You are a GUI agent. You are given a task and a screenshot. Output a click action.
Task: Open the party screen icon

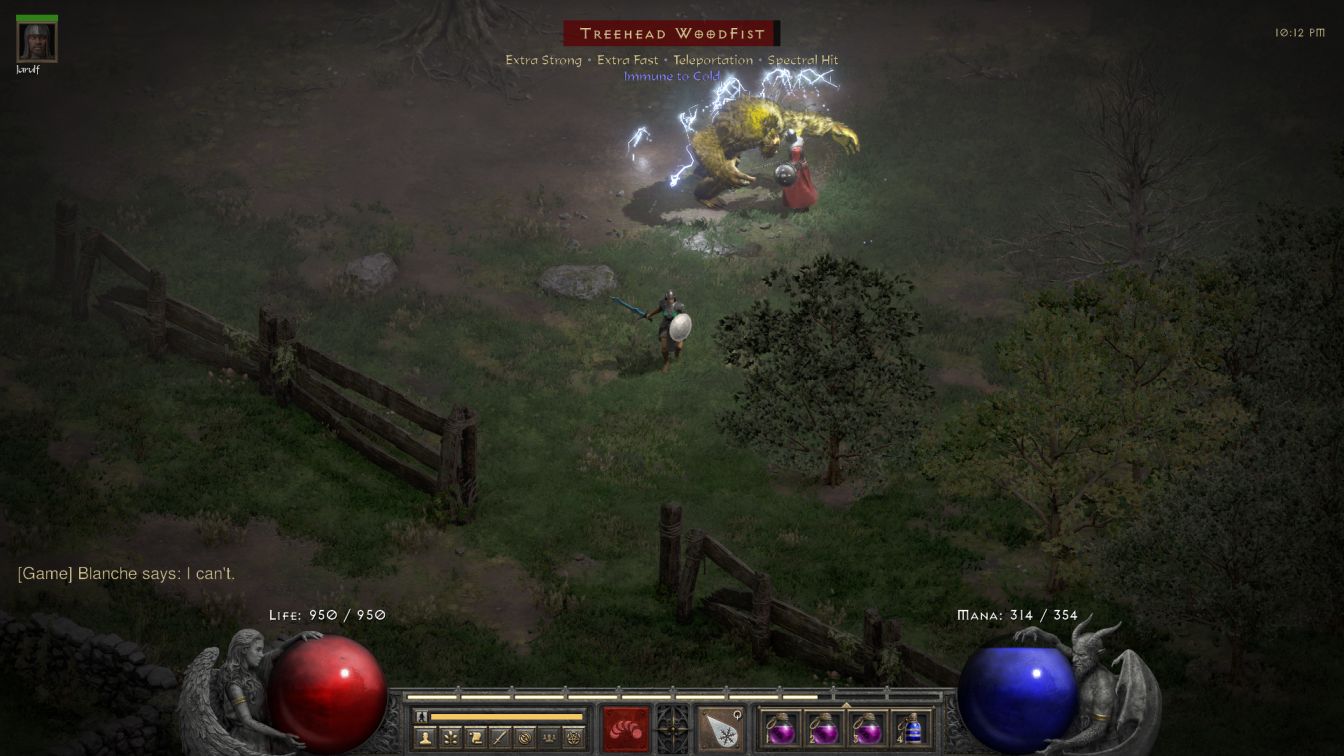549,738
